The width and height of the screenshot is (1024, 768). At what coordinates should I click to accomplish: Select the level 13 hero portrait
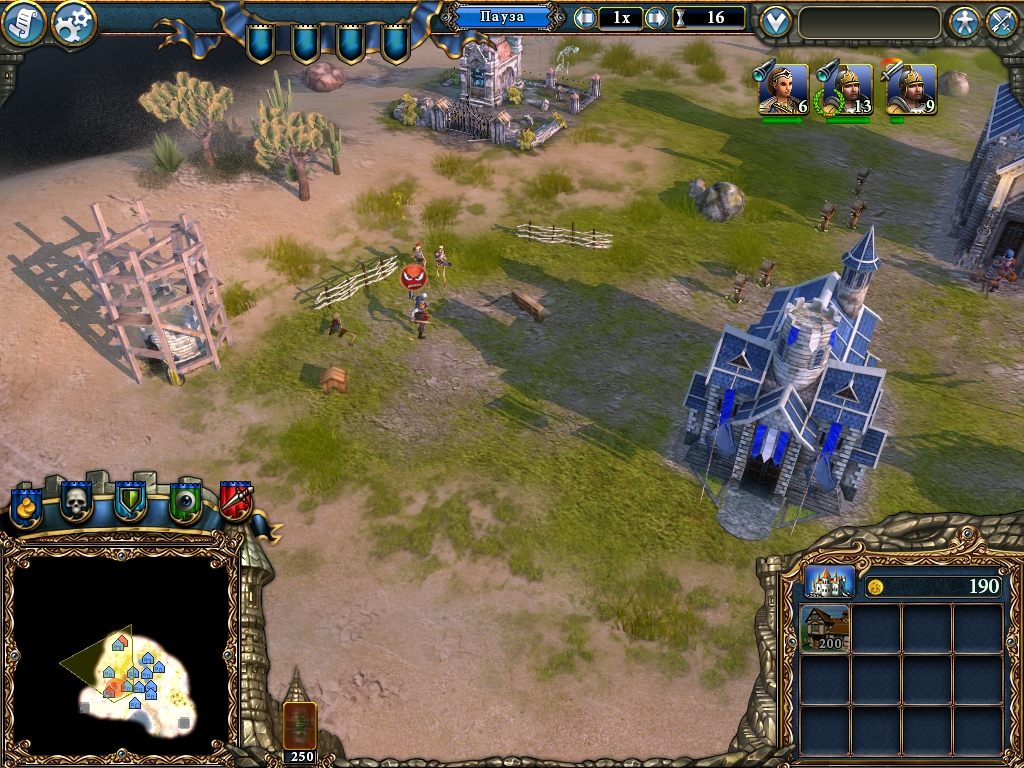(x=845, y=91)
